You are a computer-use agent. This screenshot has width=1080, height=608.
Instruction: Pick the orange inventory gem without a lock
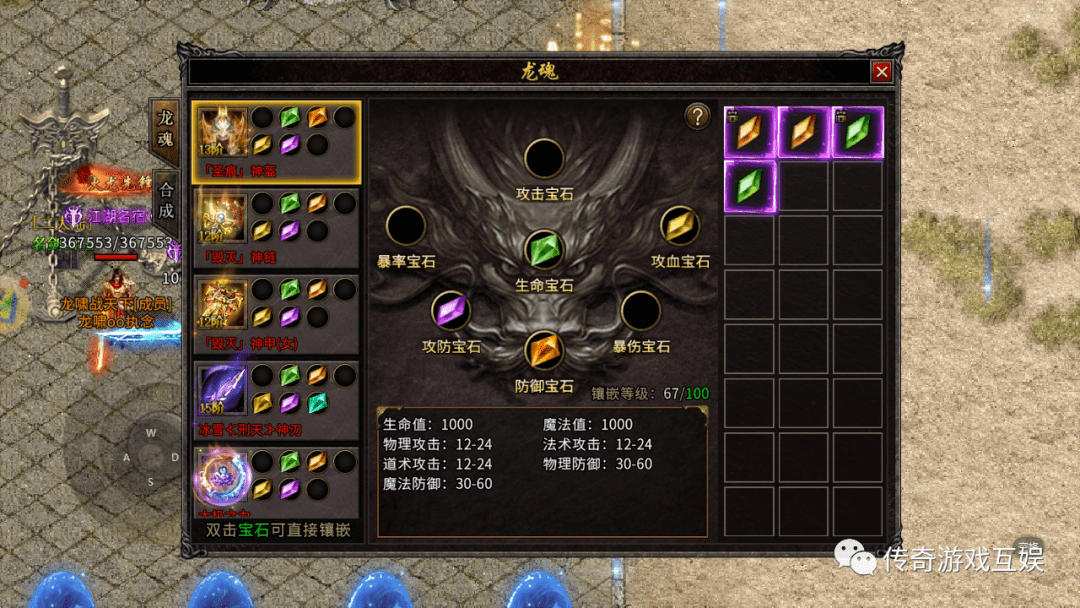tap(804, 133)
